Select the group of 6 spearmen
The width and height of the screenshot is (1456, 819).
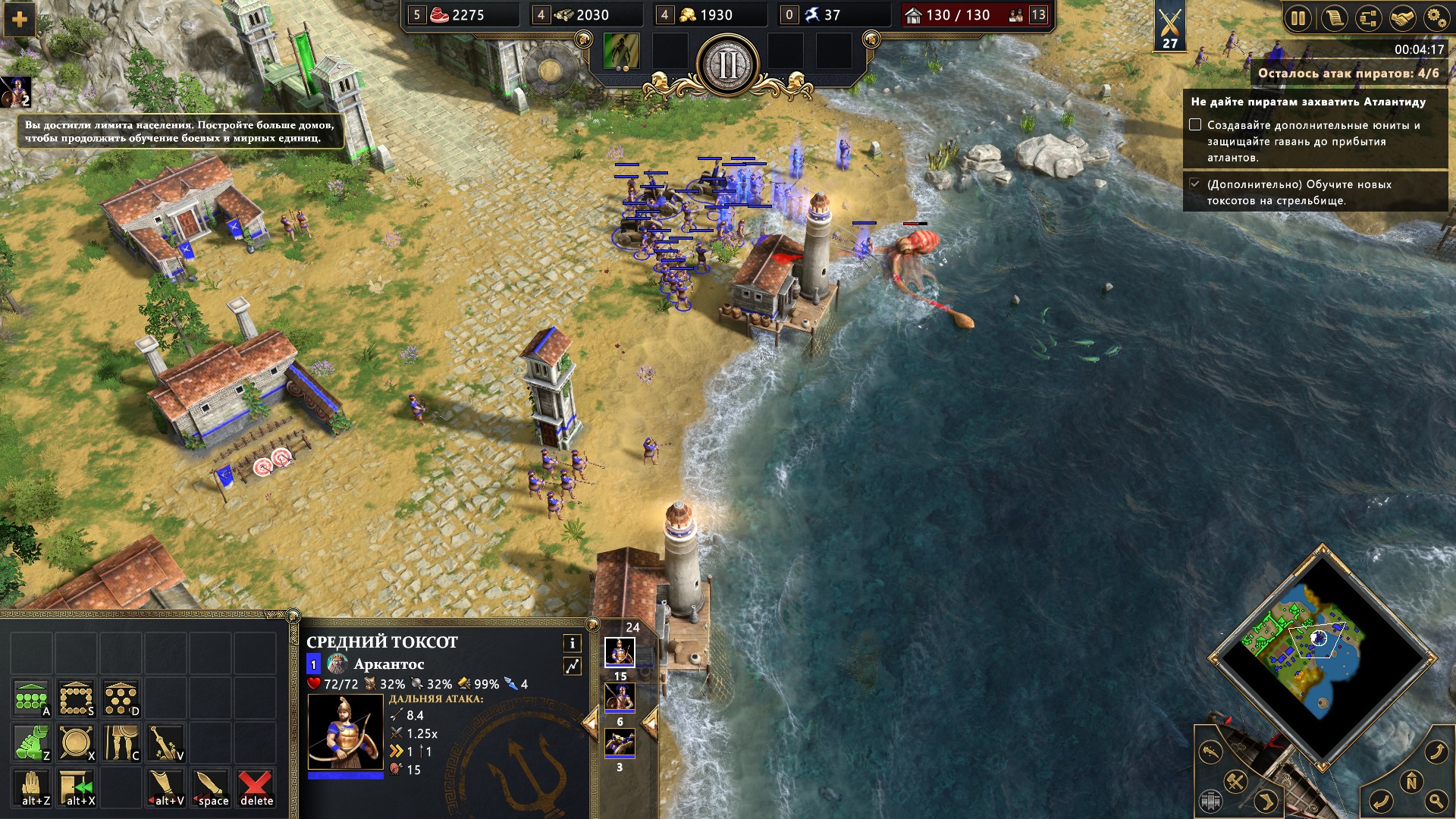(x=620, y=698)
